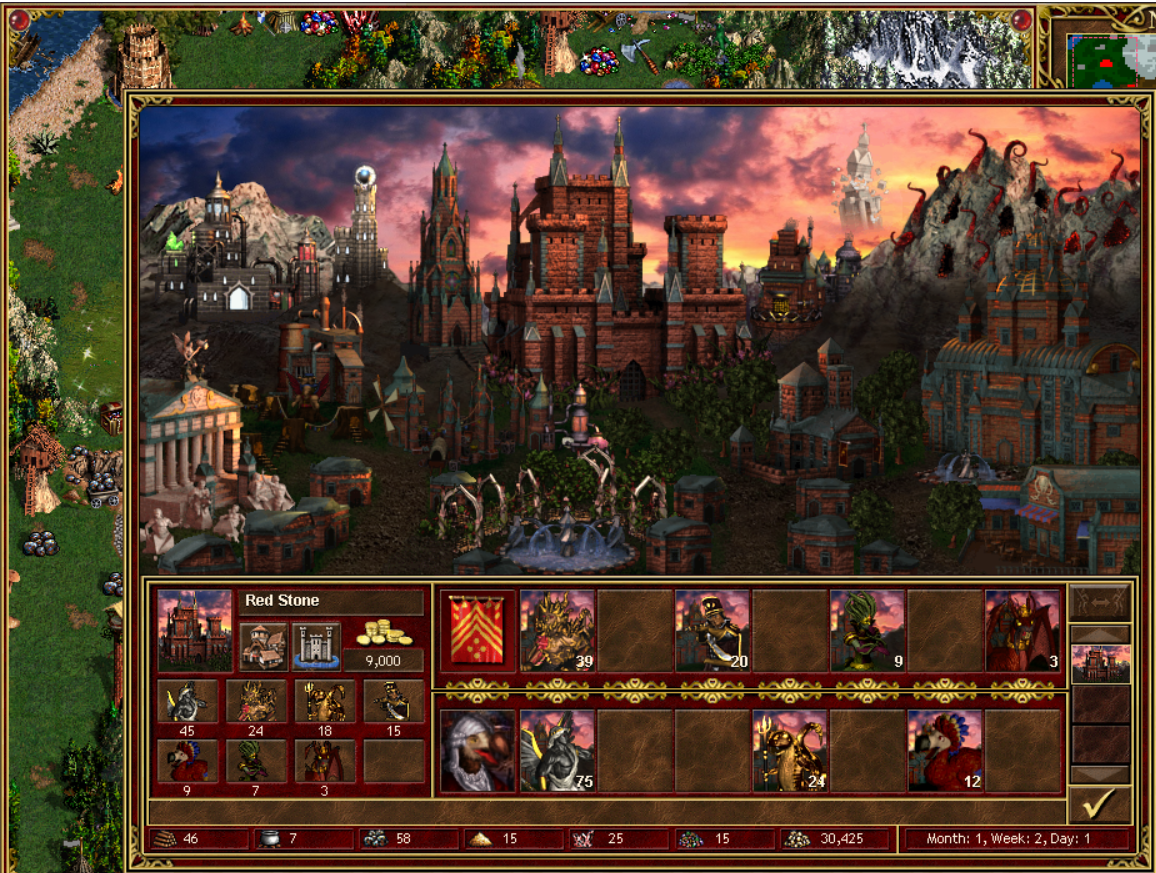Open the visiting hero portrait
Screen dimensions: 1156x873
click(479, 750)
